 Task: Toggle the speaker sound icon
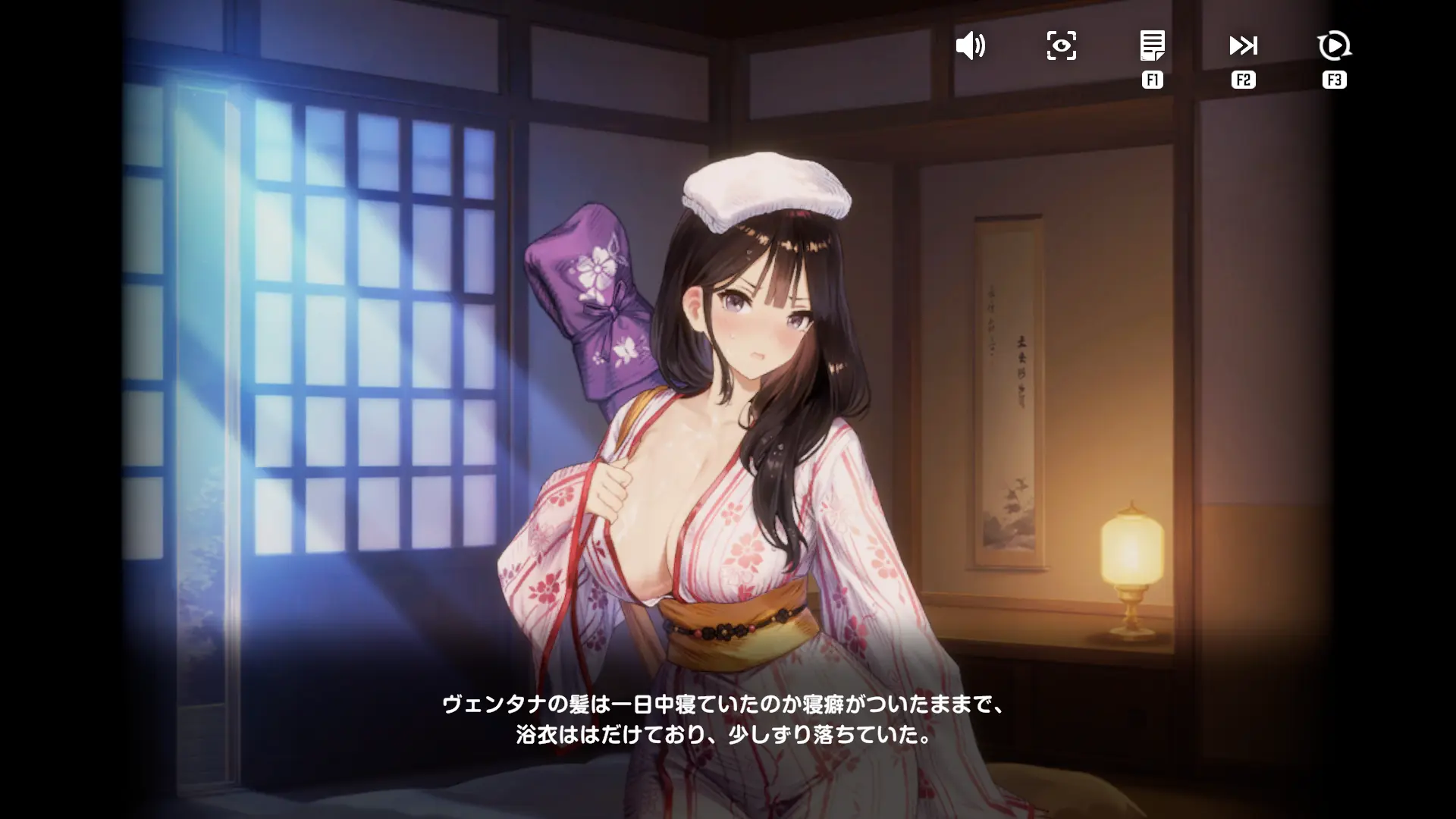click(970, 46)
